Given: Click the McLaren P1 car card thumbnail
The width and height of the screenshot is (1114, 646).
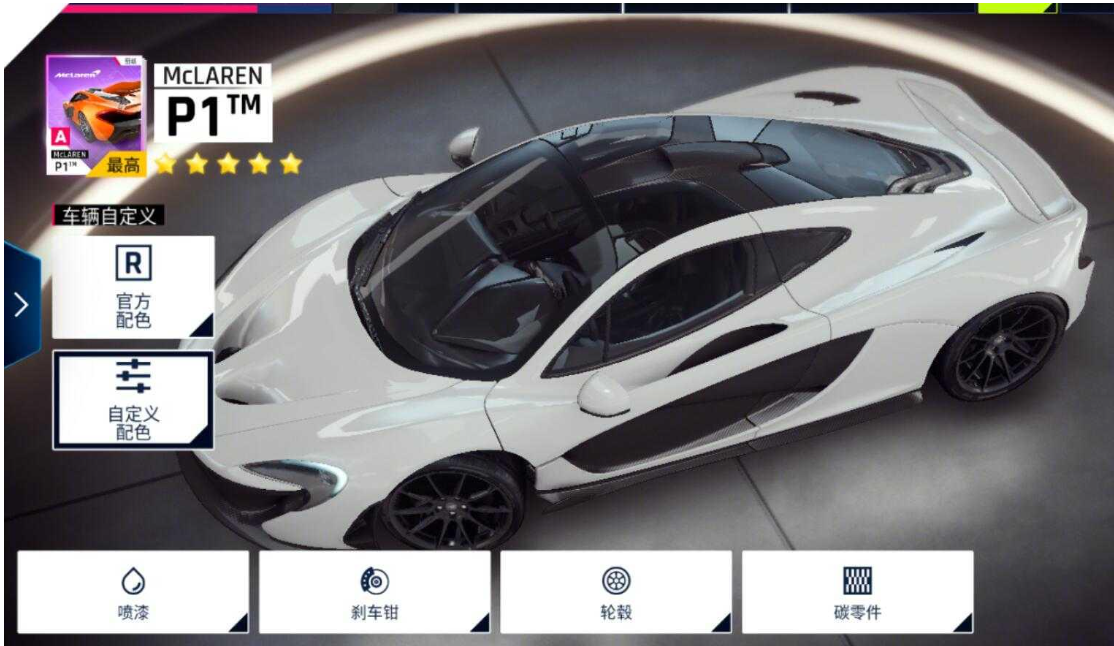Looking at the screenshot, I should tap(95, 115).
